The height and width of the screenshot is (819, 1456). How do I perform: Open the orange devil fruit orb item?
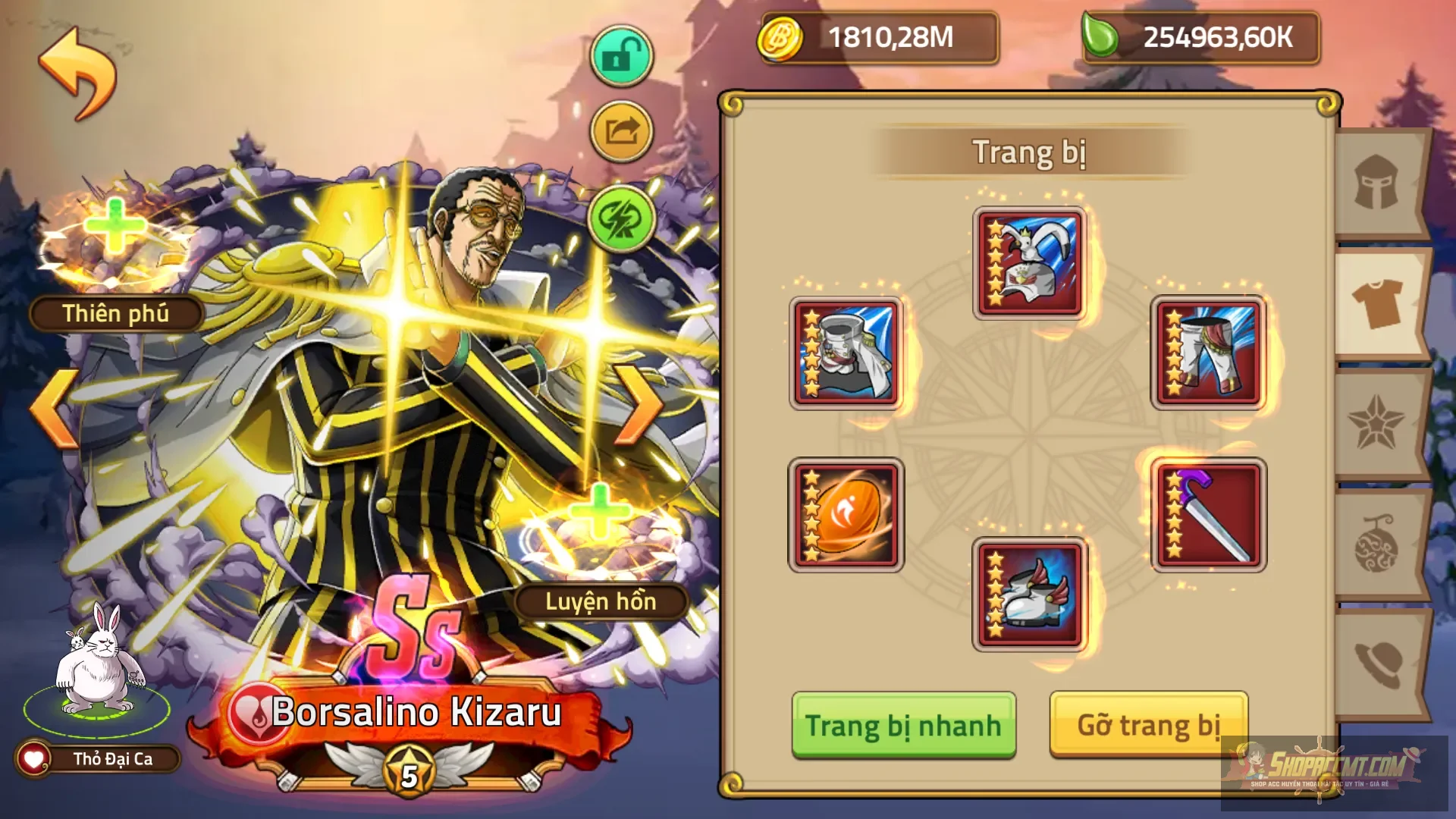click(846, 516)
